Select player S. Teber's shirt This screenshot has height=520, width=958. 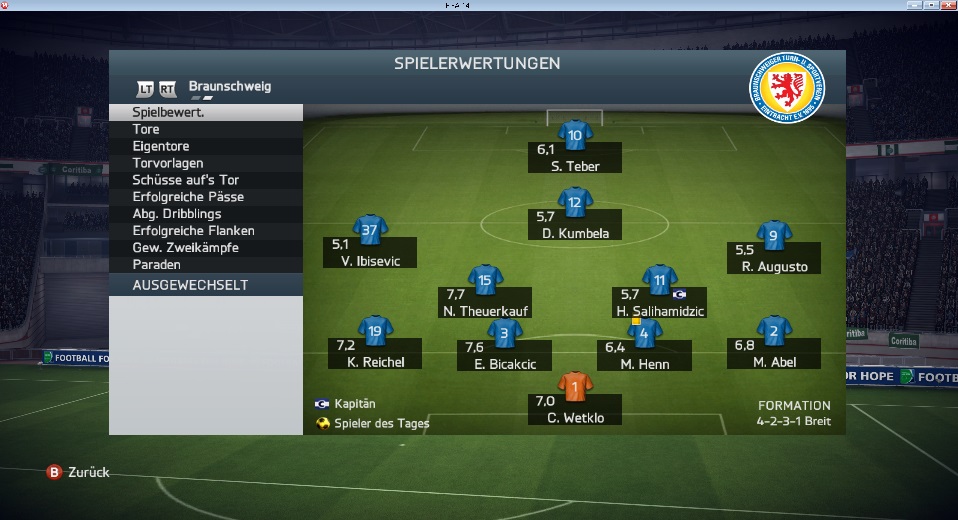tap(574, 135)
